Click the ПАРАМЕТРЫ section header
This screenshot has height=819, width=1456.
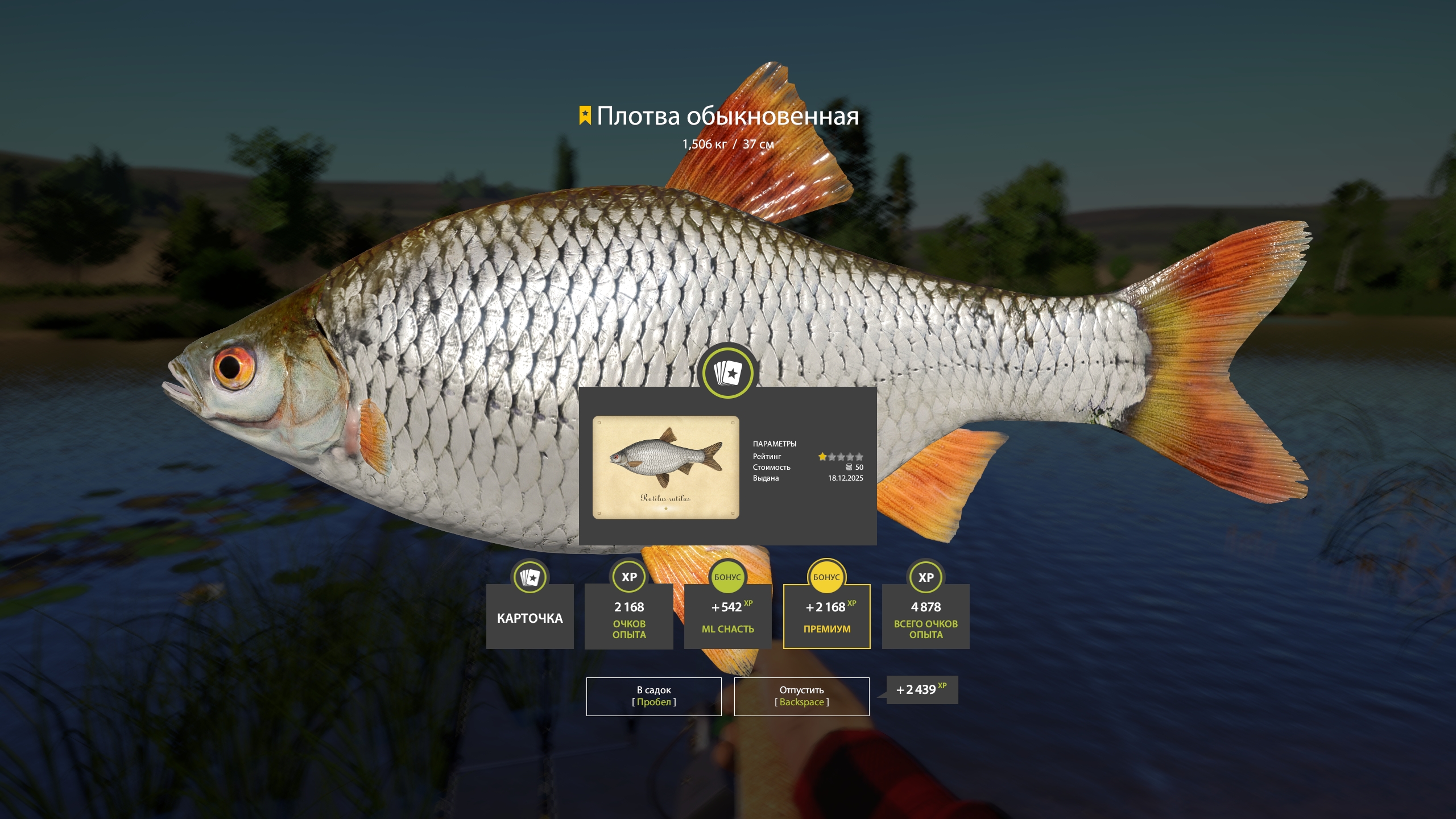tap(775, 445)
